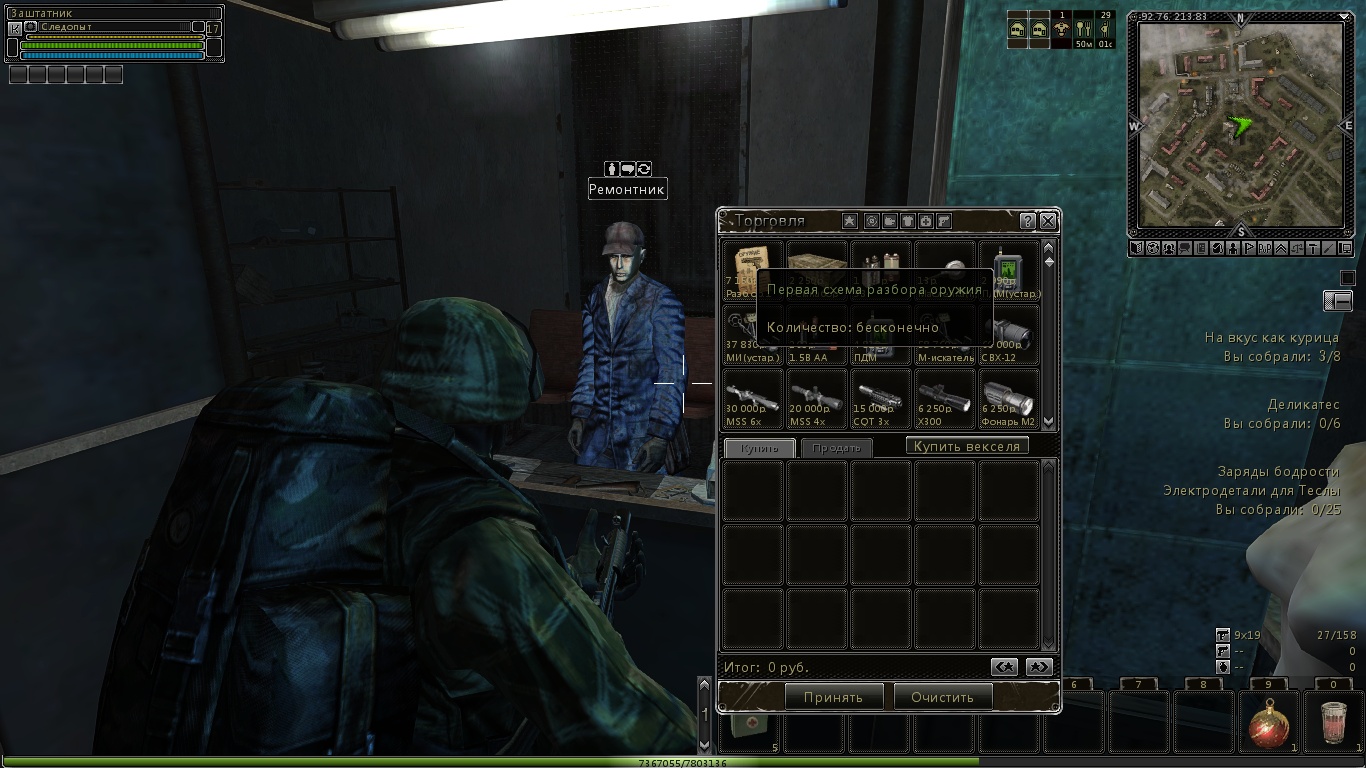Choose the Фонарь M2 flashlight item
Viewport: 1366px width, 768px height.
(x=1008, y=399)
